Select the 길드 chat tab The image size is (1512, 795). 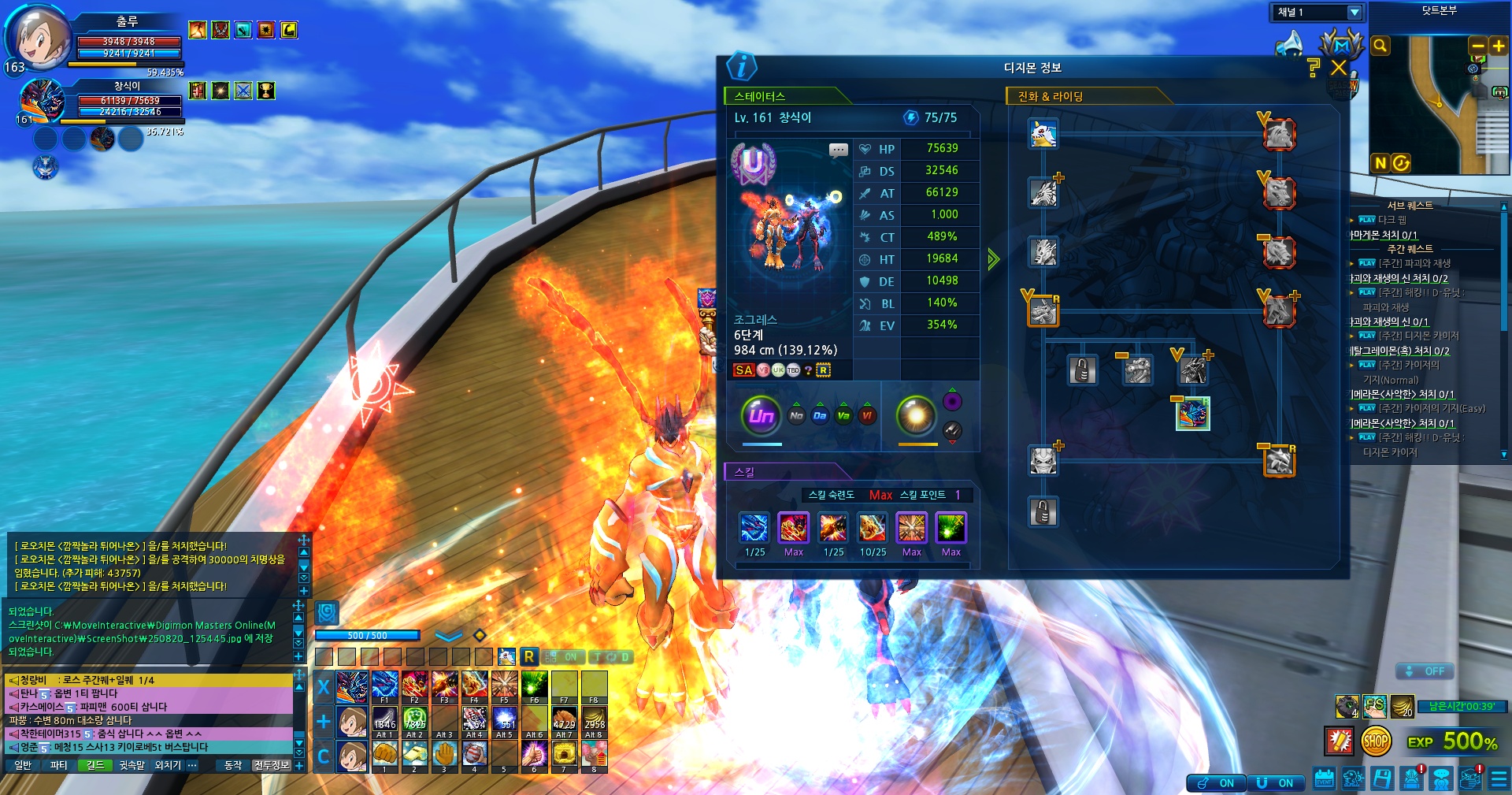tap(94, 765)
